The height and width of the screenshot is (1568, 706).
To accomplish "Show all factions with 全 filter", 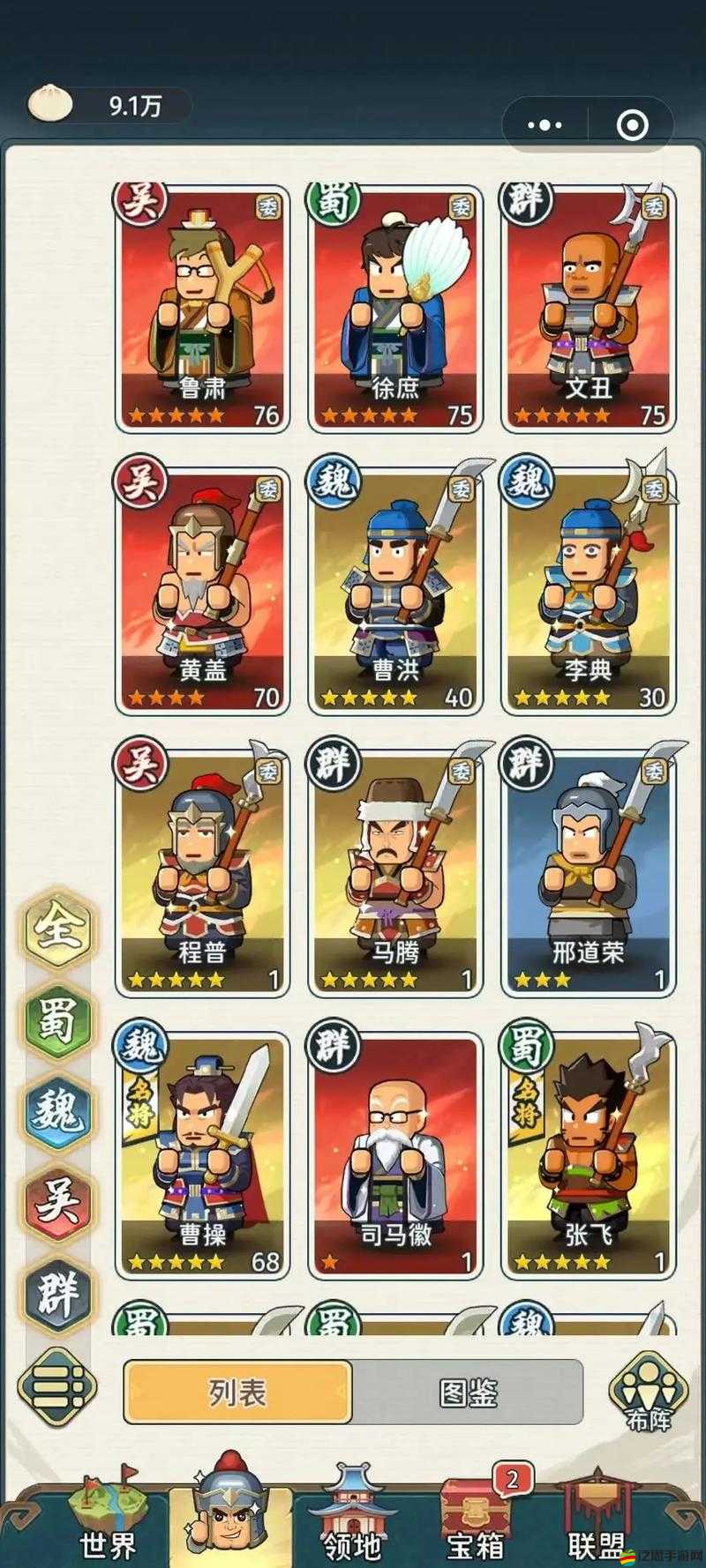I will point(58,929).
